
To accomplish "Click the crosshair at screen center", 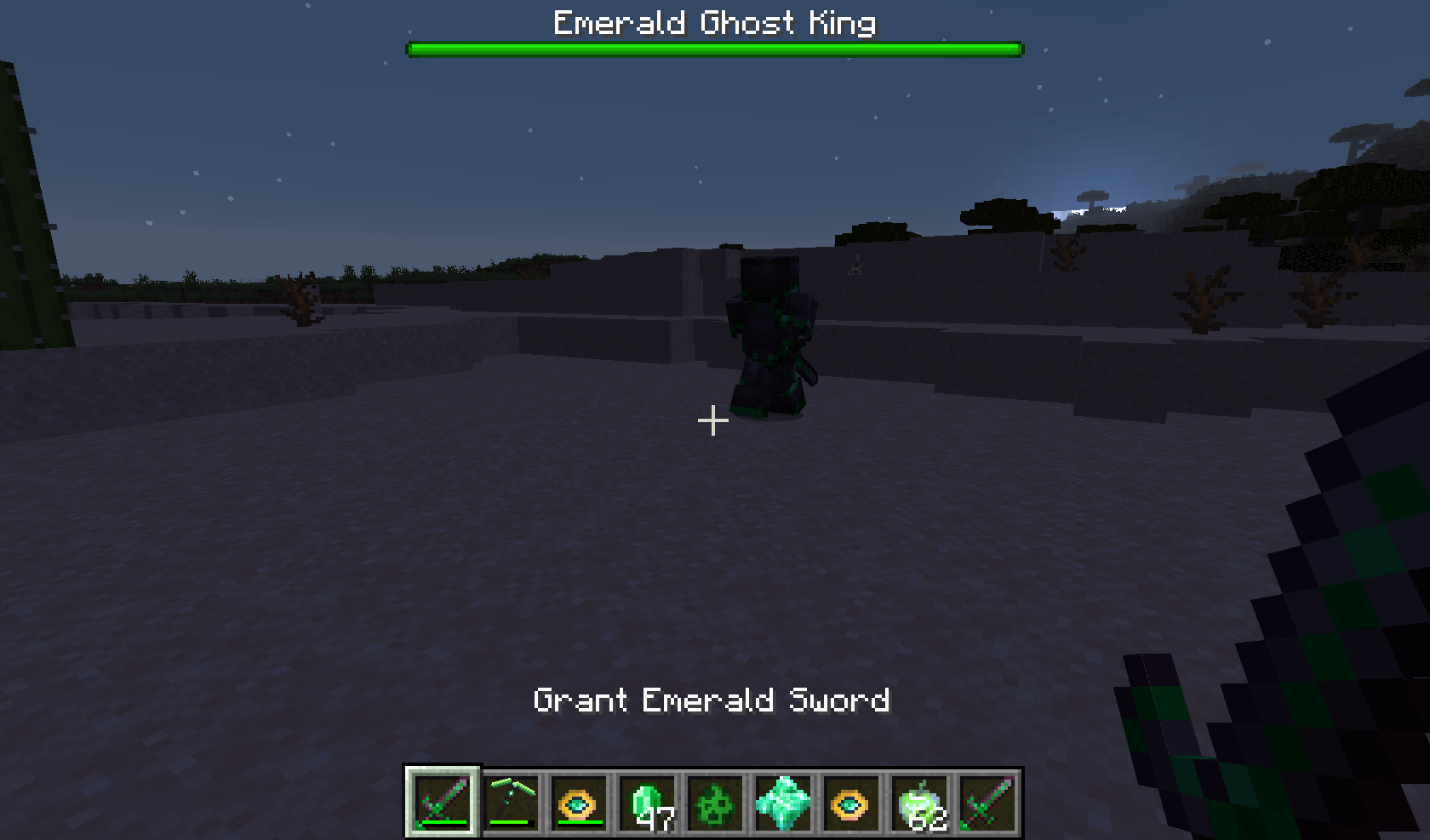I will click(x=713, y=420).
